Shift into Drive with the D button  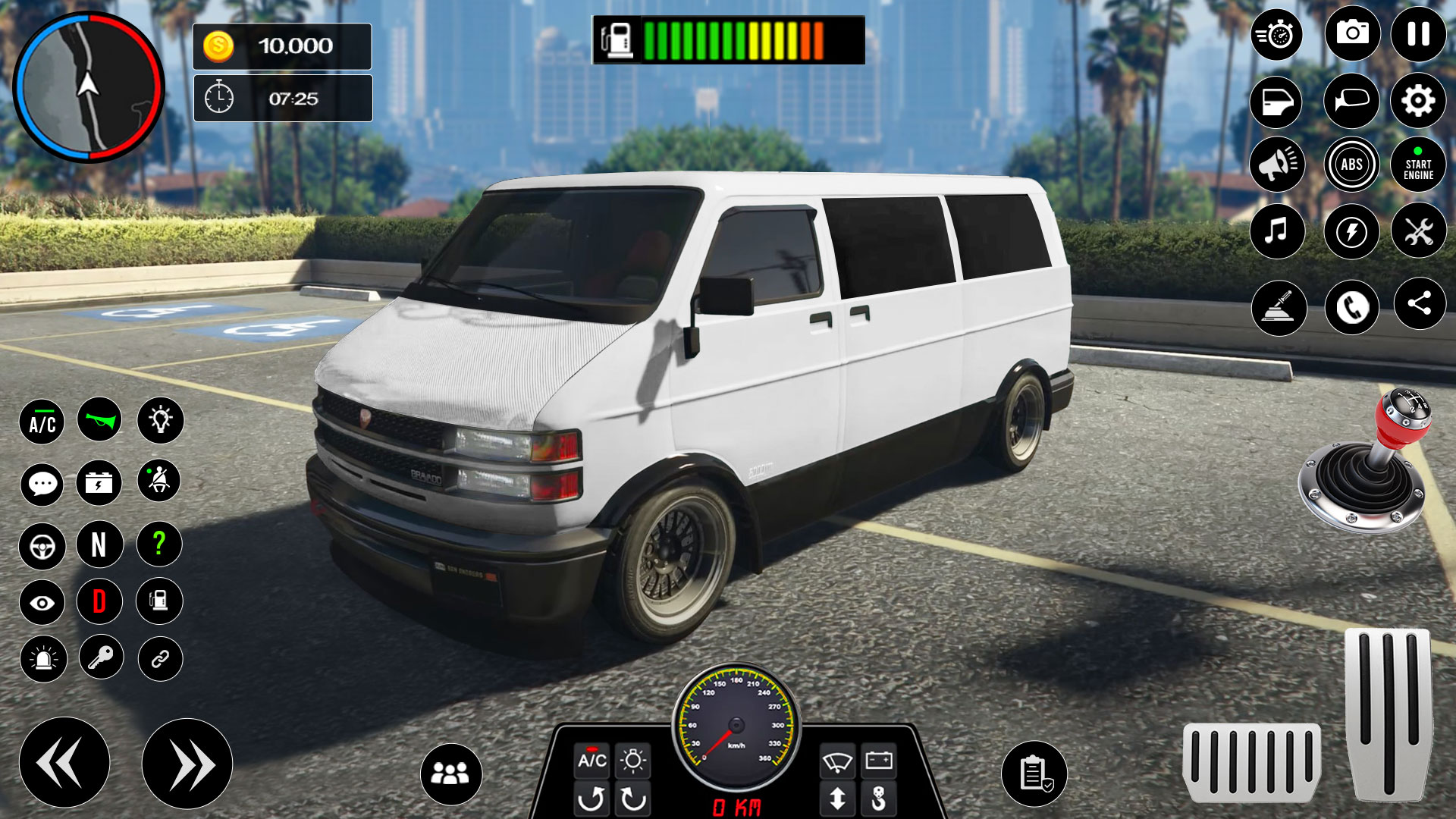[100, 601]
